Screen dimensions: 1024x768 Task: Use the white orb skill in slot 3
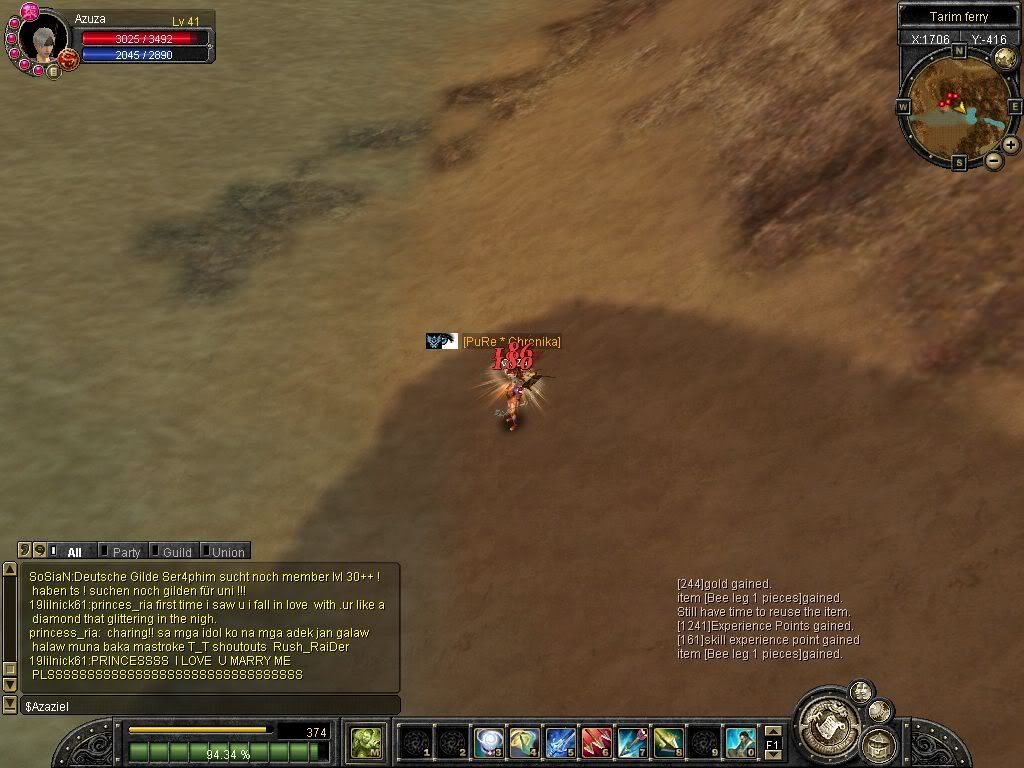[x=487, y=742]
